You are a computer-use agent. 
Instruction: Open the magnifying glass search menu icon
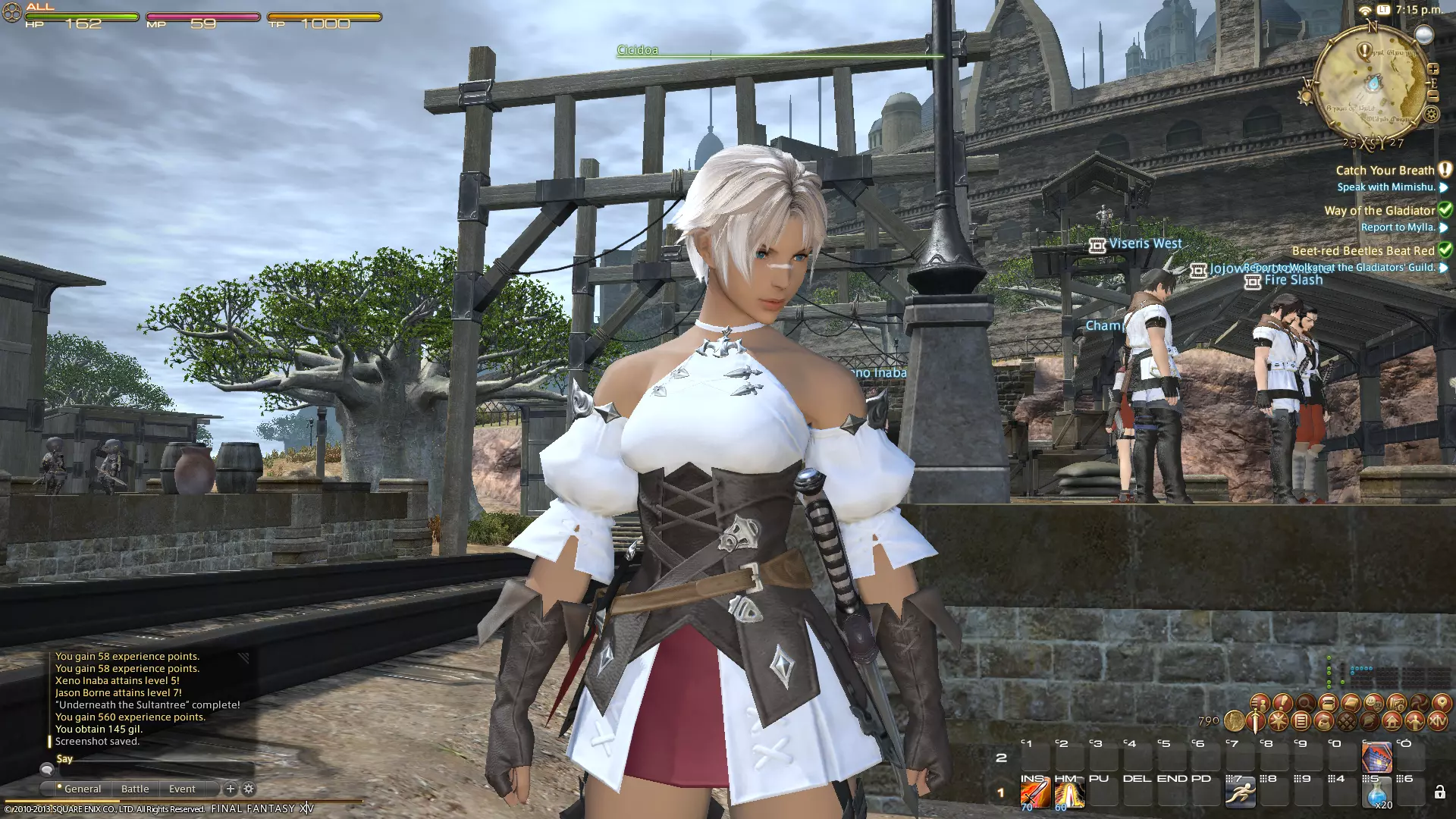(x=1305, y=703)
